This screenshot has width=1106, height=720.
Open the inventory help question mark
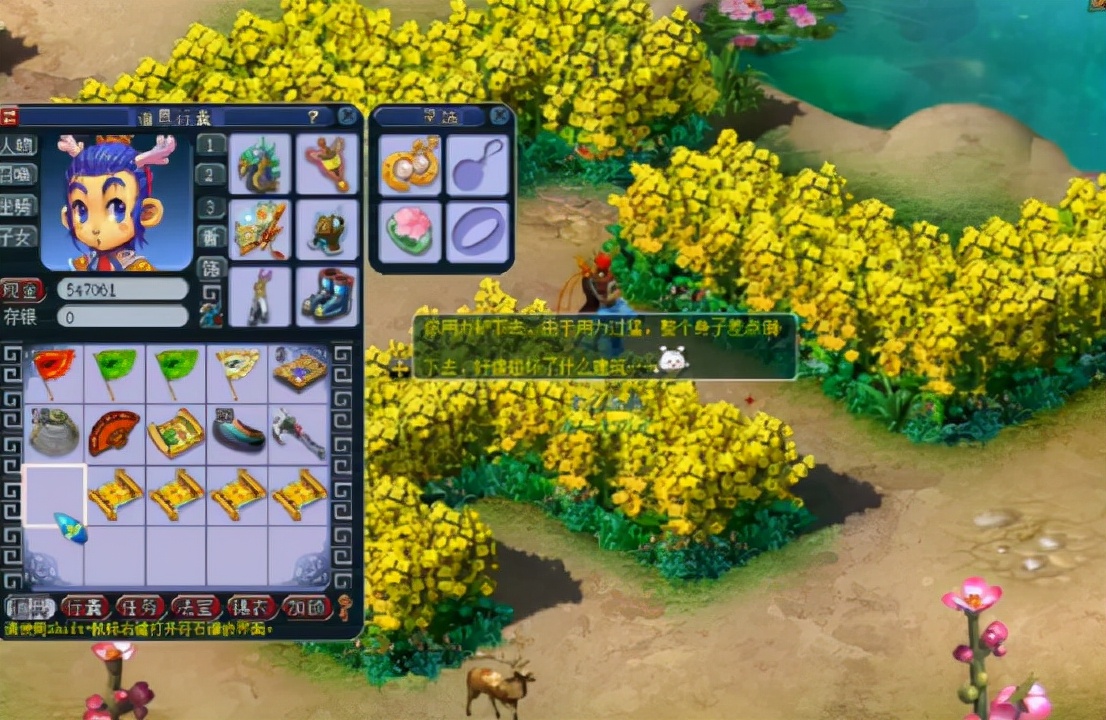point(313,117)
